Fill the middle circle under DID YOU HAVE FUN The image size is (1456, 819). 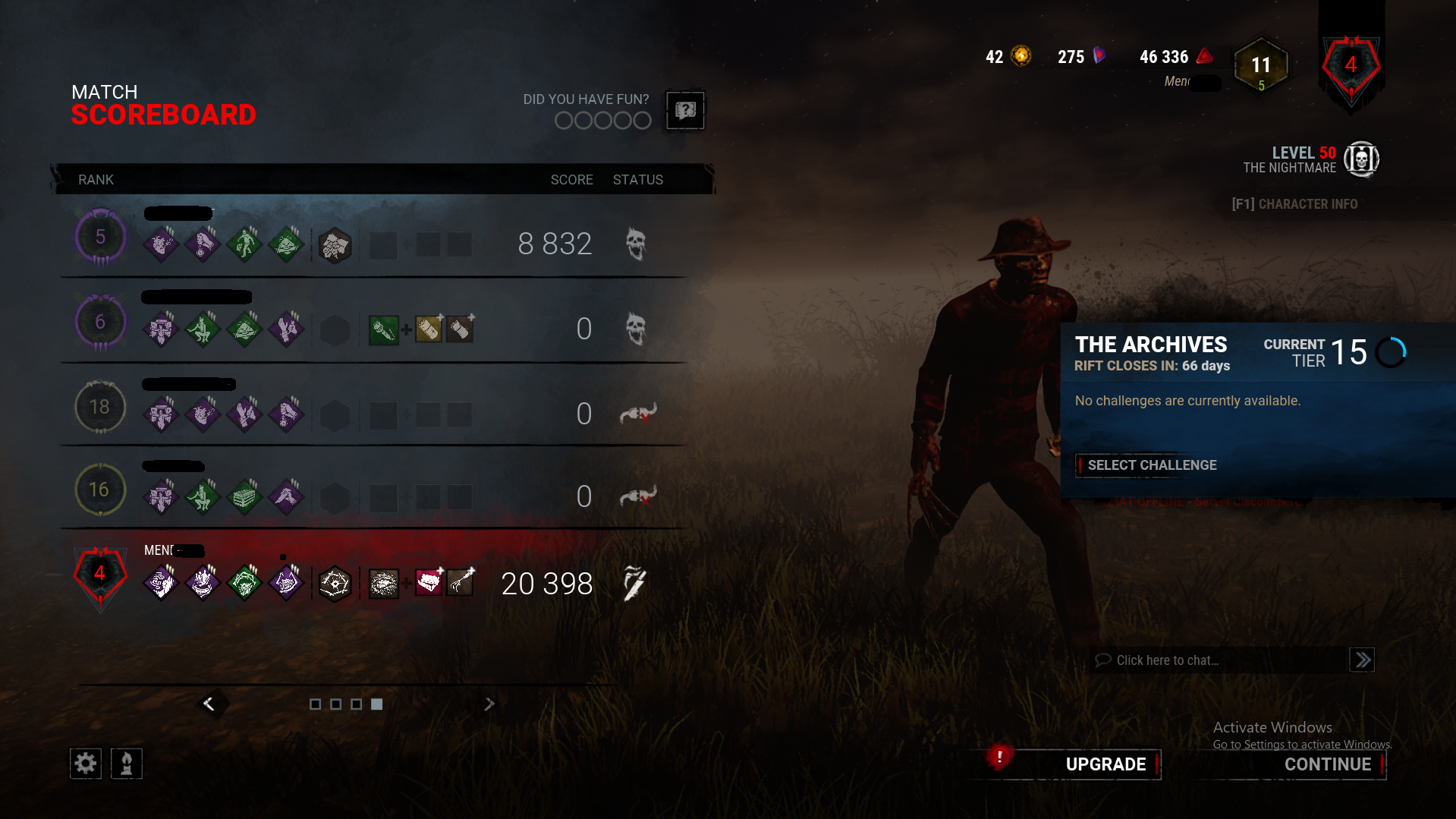coord(602,120)
